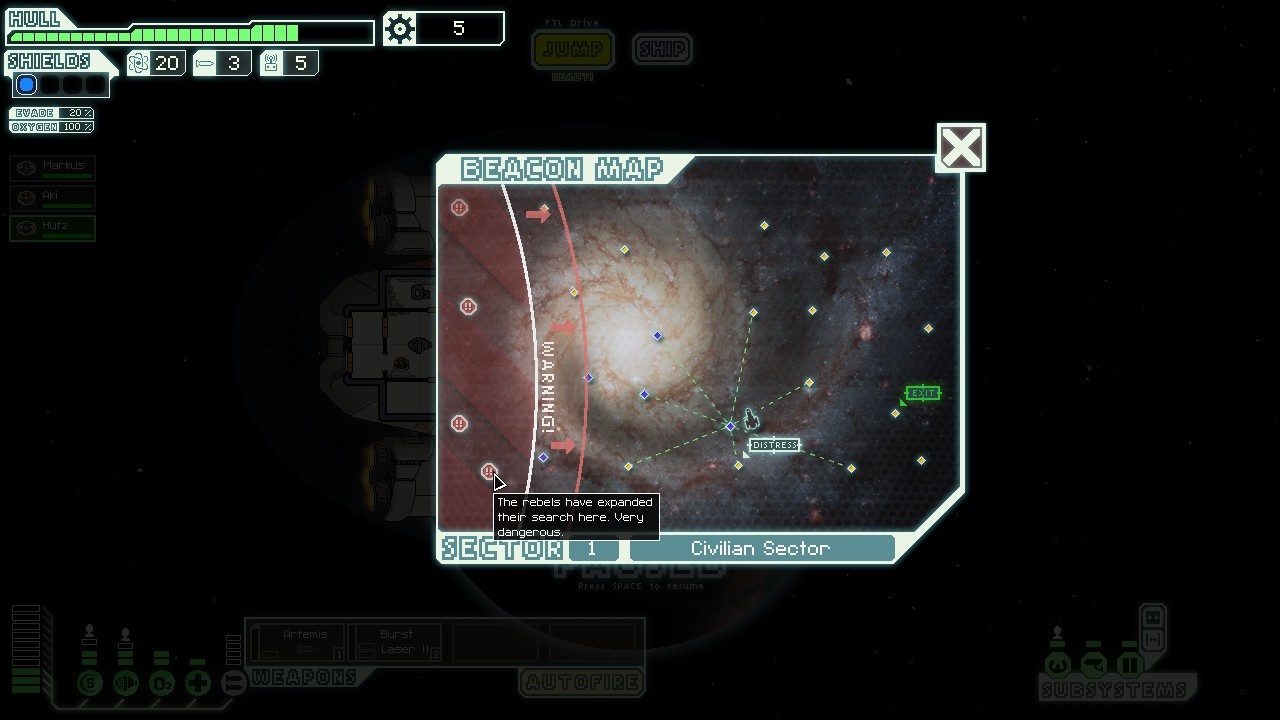Select the Artemis weapon slot

(298, 642)
